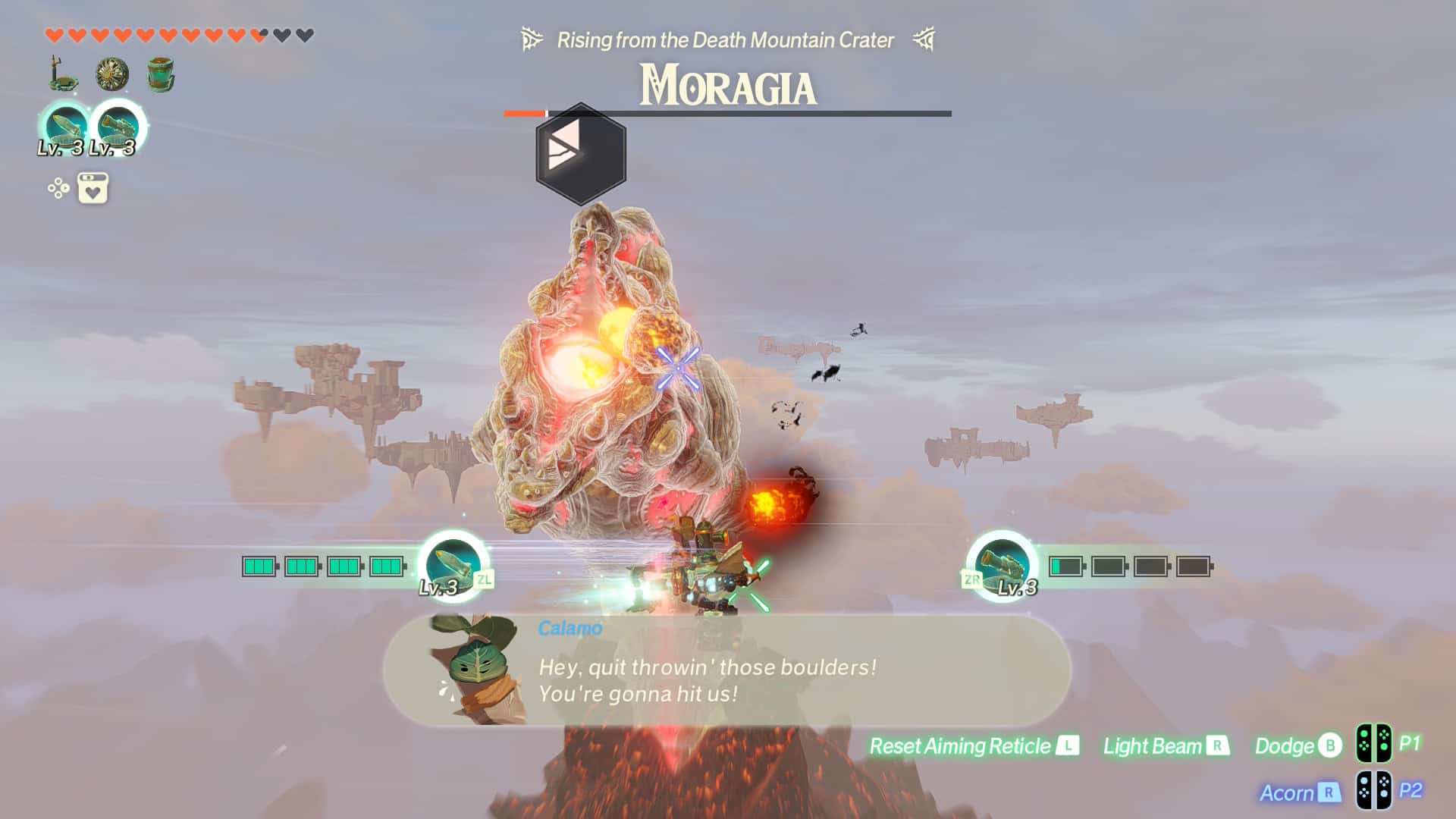
Task: Select the blue P2 Joy-Con indicator
Action: point(1373,790)
